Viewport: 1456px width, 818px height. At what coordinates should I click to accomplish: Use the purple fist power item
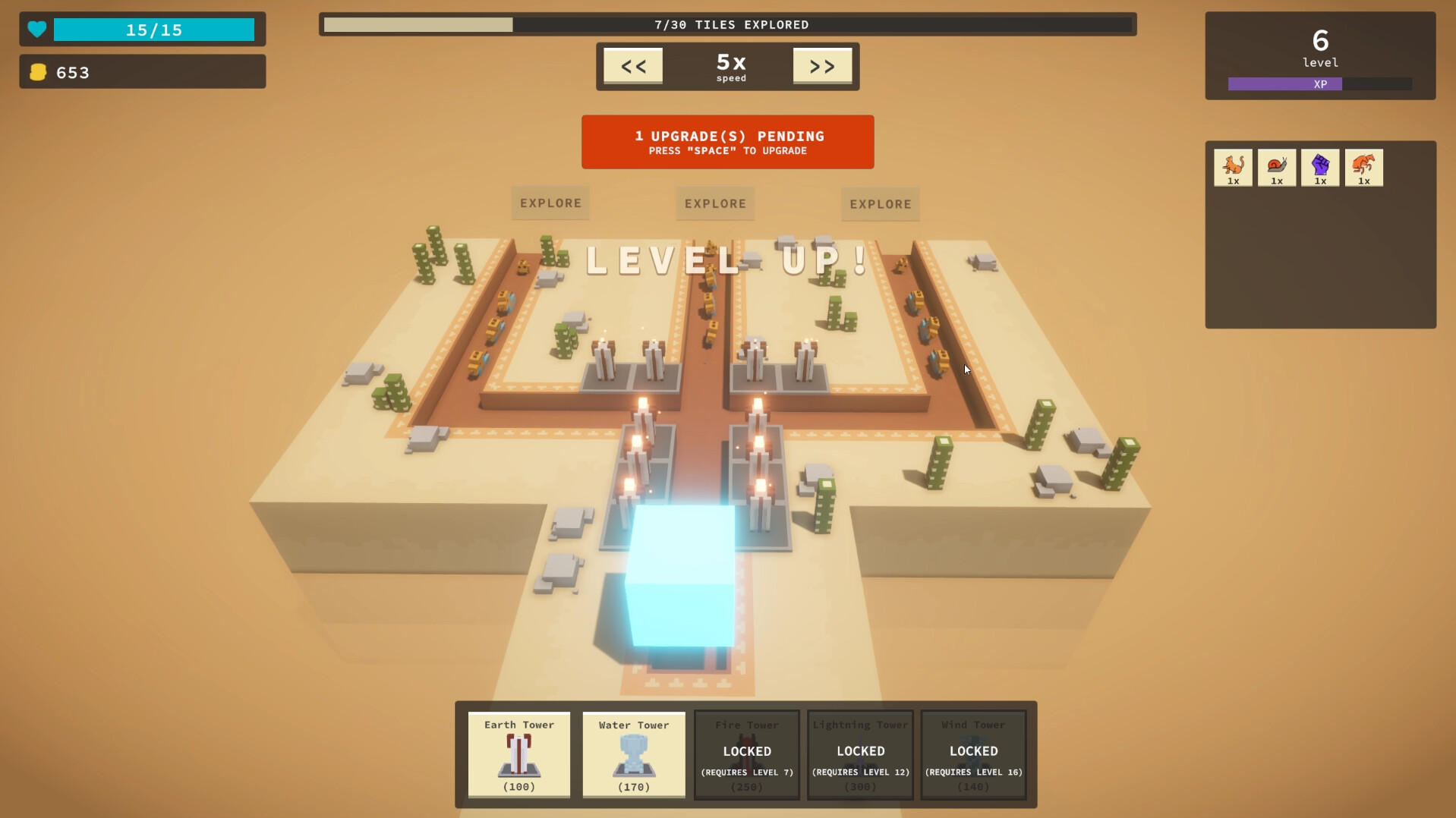1320,167
